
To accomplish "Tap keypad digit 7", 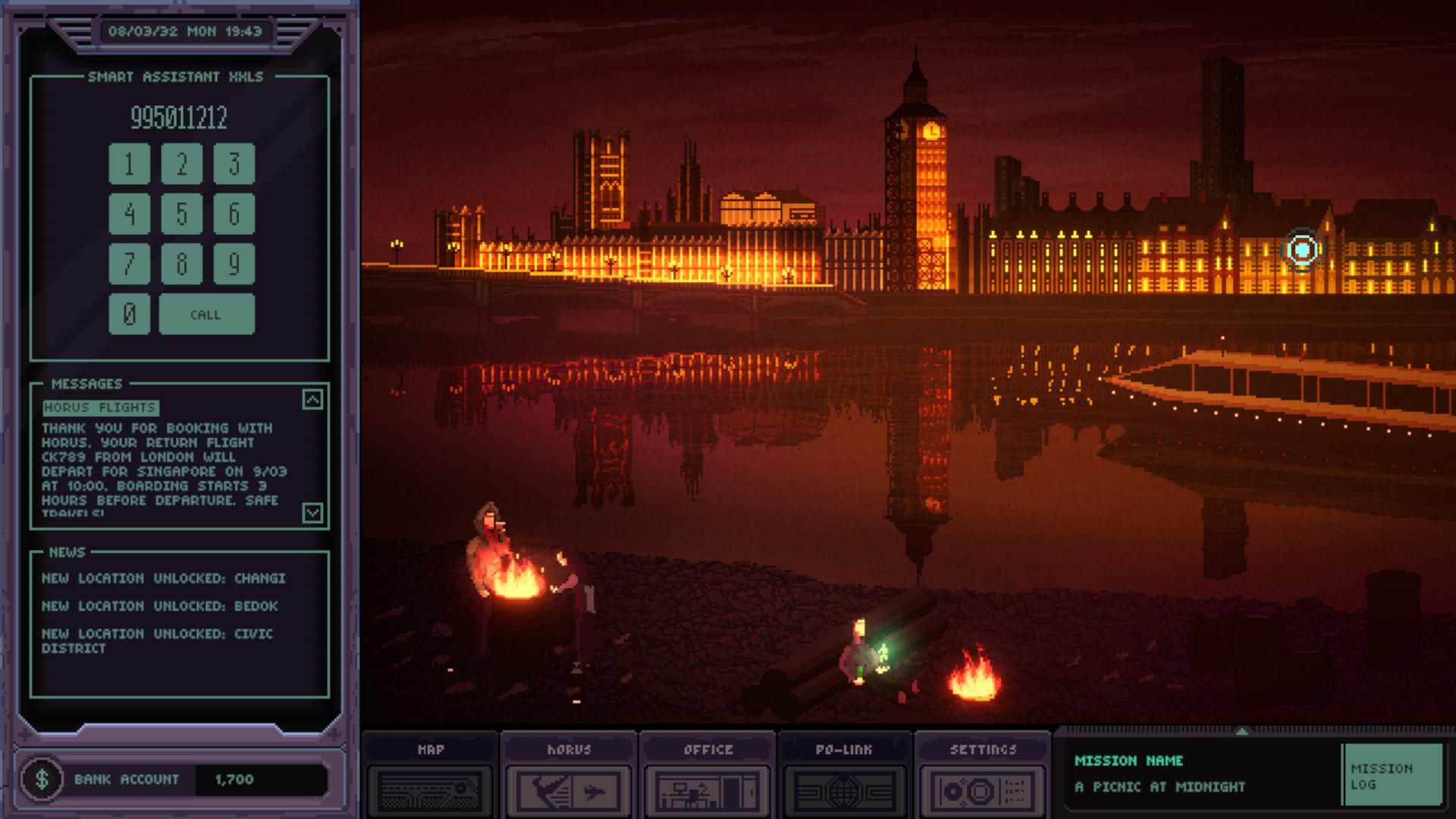I will pos(129,264).
